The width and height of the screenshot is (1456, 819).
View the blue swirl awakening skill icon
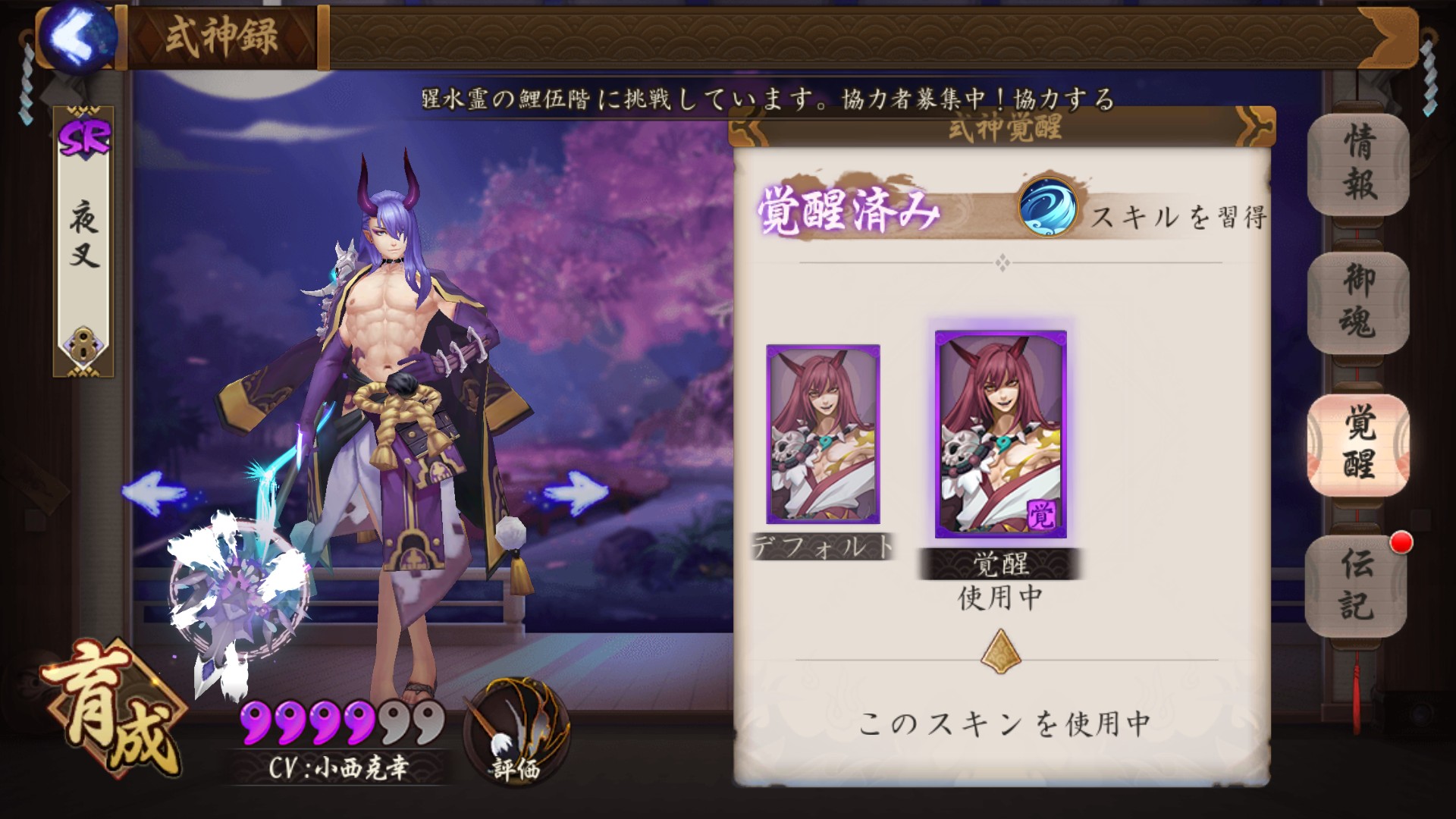[1047, 207]
